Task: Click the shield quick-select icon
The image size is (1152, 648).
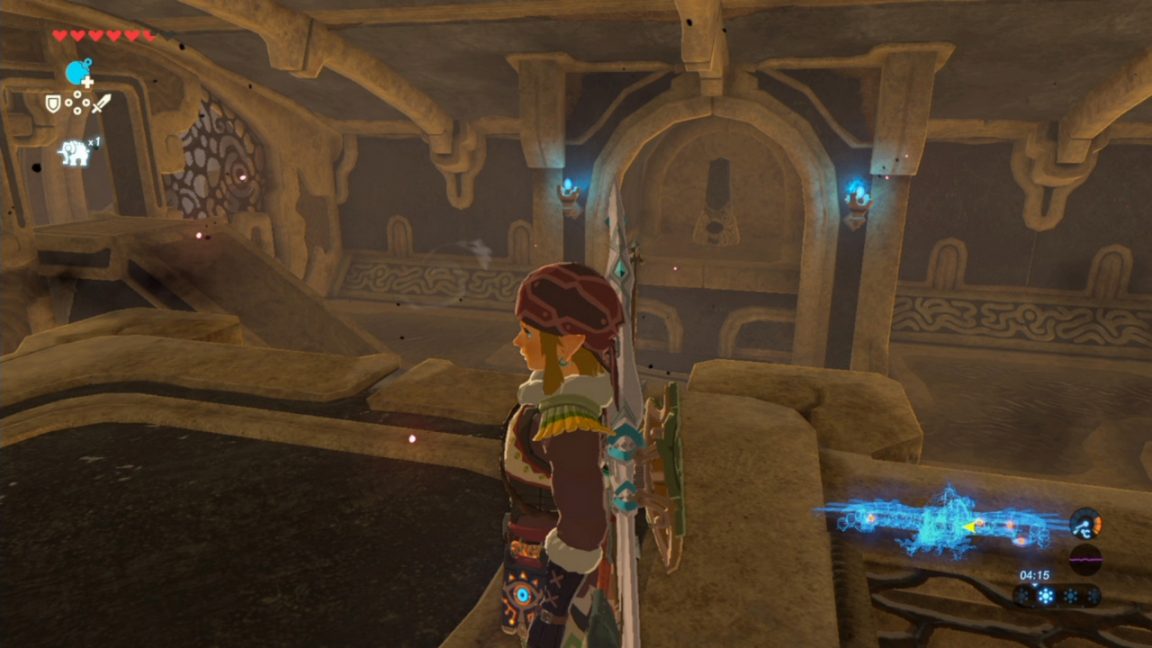Action: [53, 102]
